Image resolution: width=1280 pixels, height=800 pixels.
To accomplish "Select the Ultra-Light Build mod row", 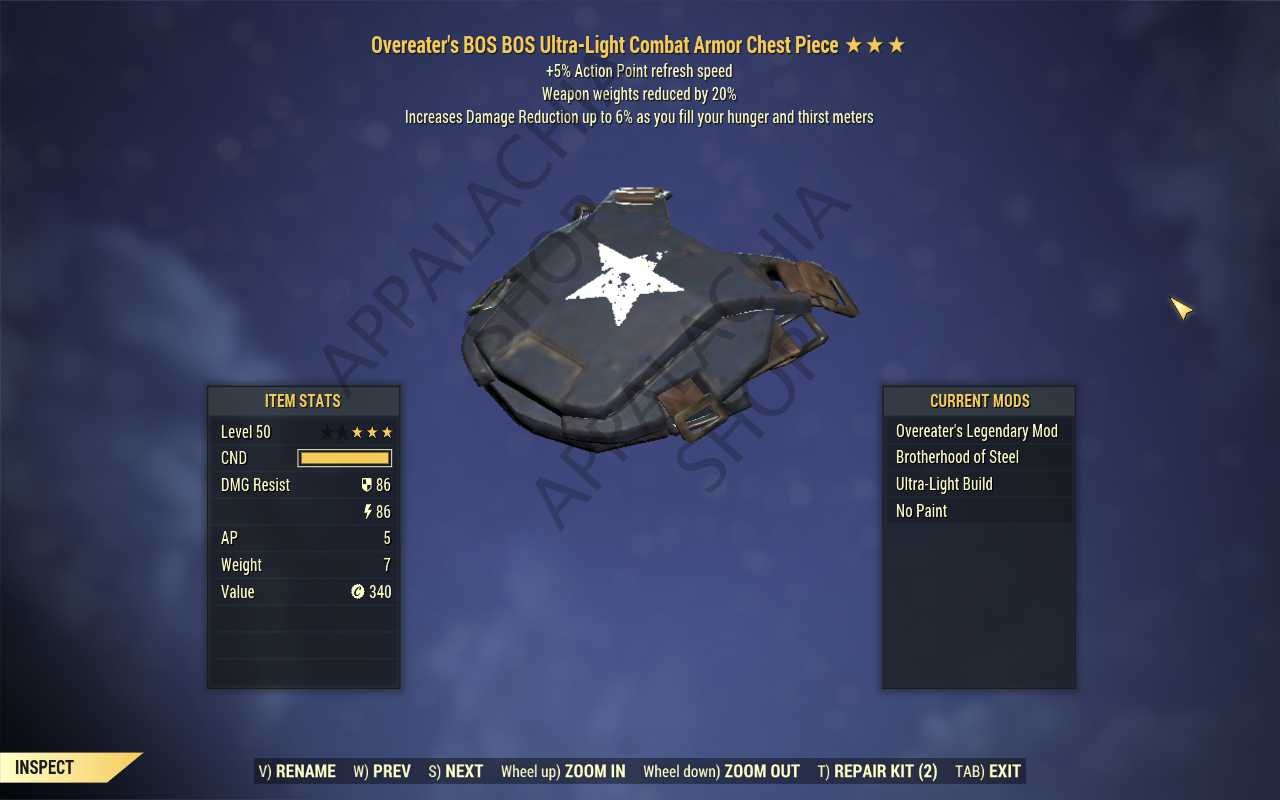I will pyautogui.click(x=977, y=484).
